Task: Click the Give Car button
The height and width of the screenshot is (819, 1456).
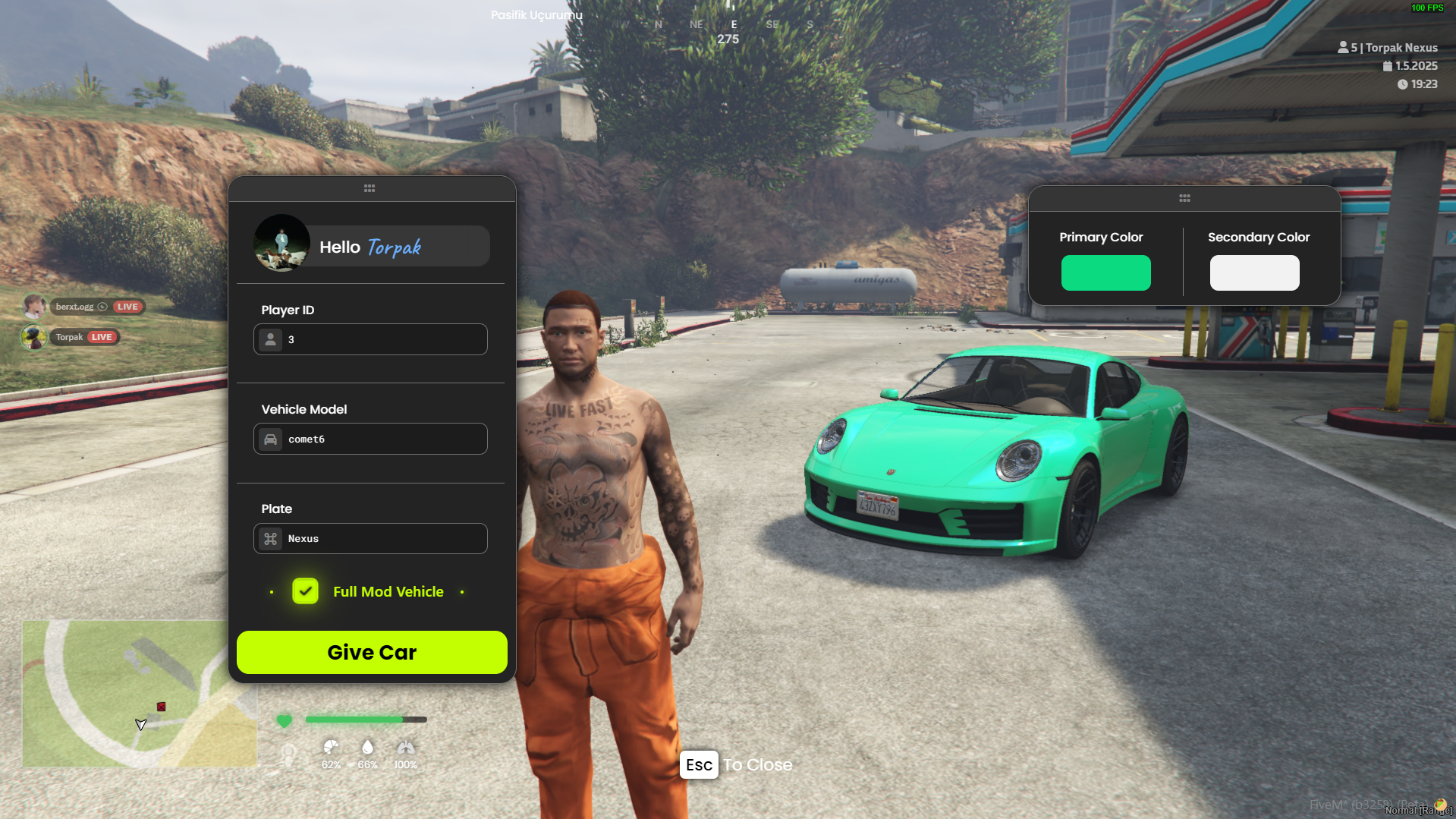Action: 372,652
